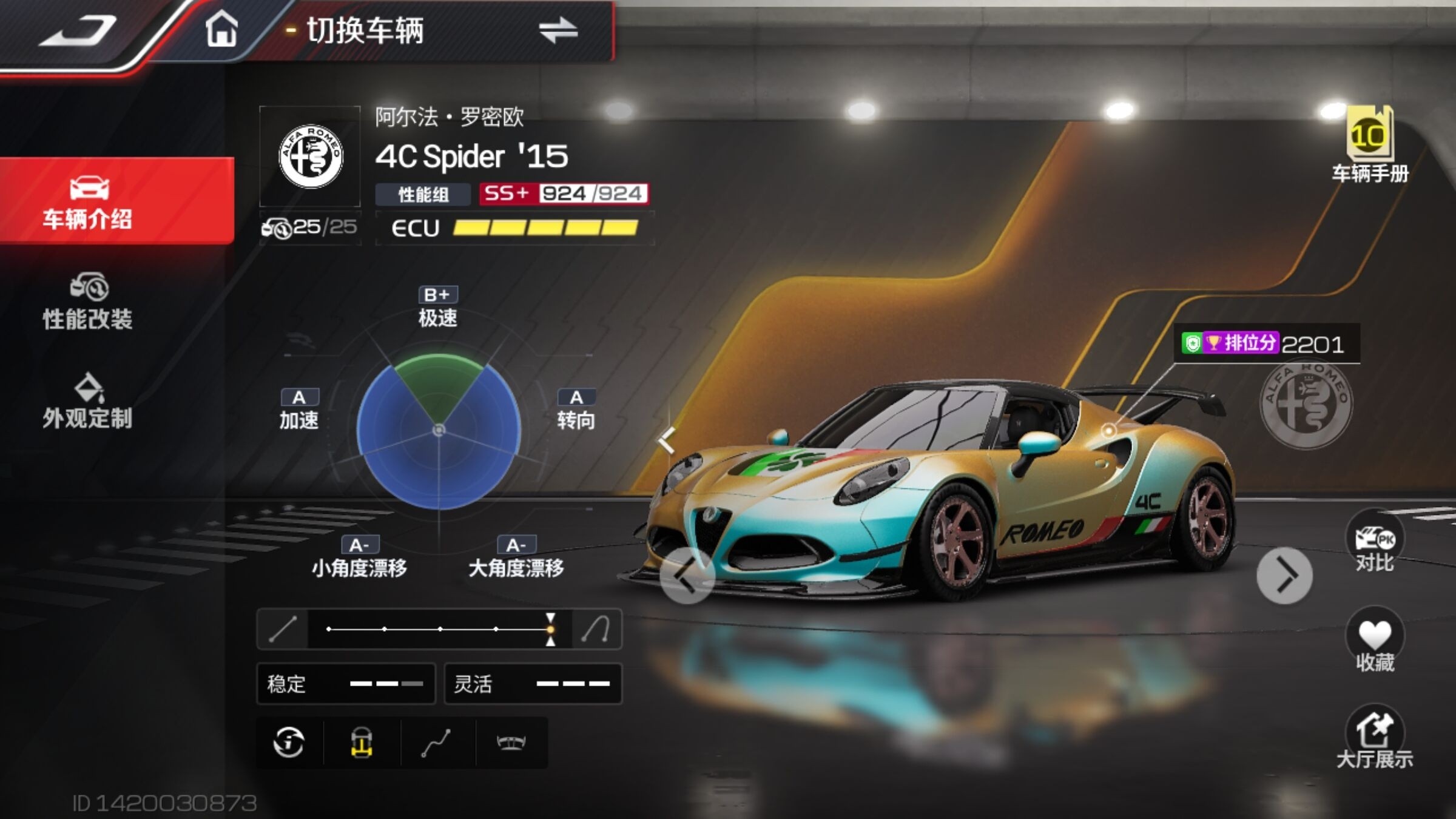This screenshot has width=1456, height=819.
Task: Adjust the straight-to-curve tuning slider
Action: [x=550, y=629]
